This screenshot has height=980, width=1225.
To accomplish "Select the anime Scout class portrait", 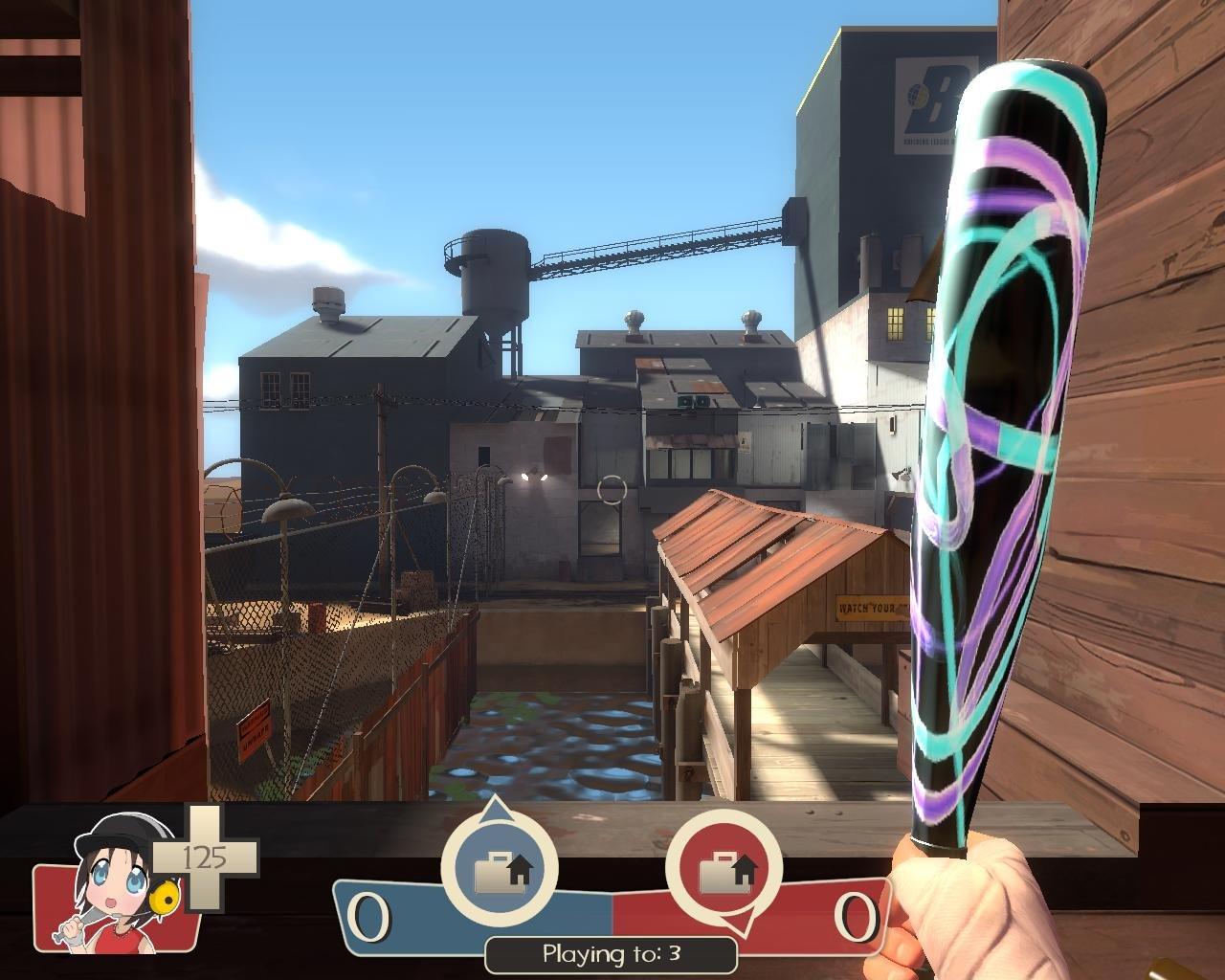I will click(x=118, y=887).
